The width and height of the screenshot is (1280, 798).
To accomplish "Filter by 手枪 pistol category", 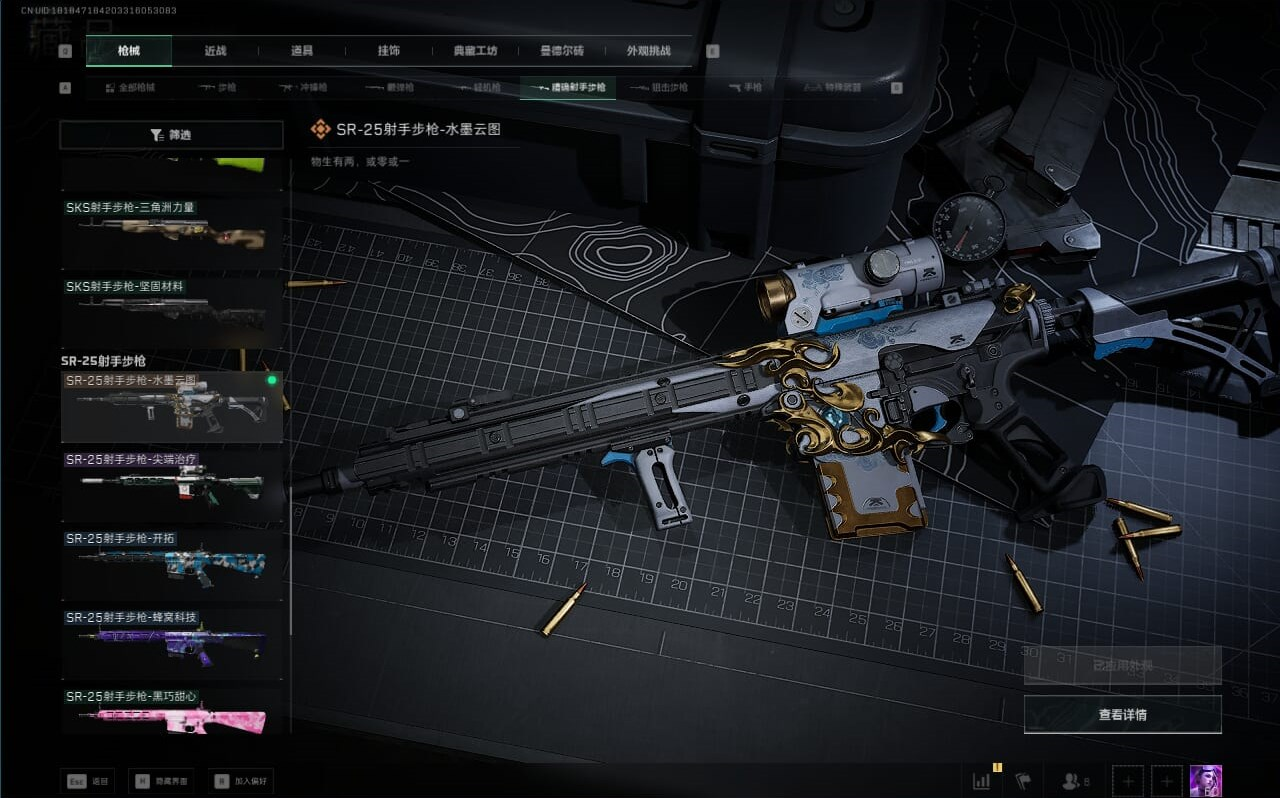I will (x=745, y=88).
